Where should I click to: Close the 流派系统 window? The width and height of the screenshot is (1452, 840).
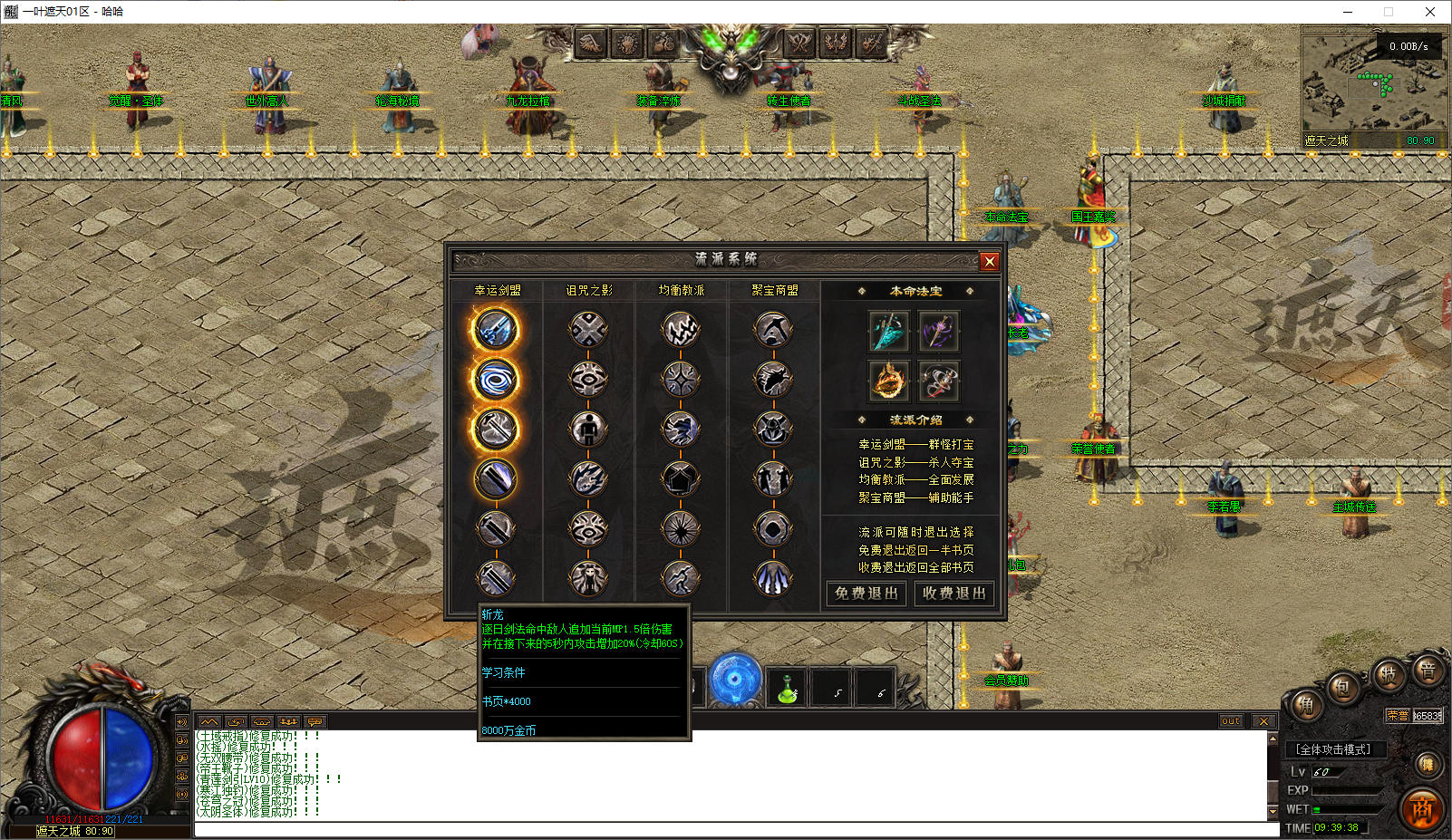(x=989, y=261)
